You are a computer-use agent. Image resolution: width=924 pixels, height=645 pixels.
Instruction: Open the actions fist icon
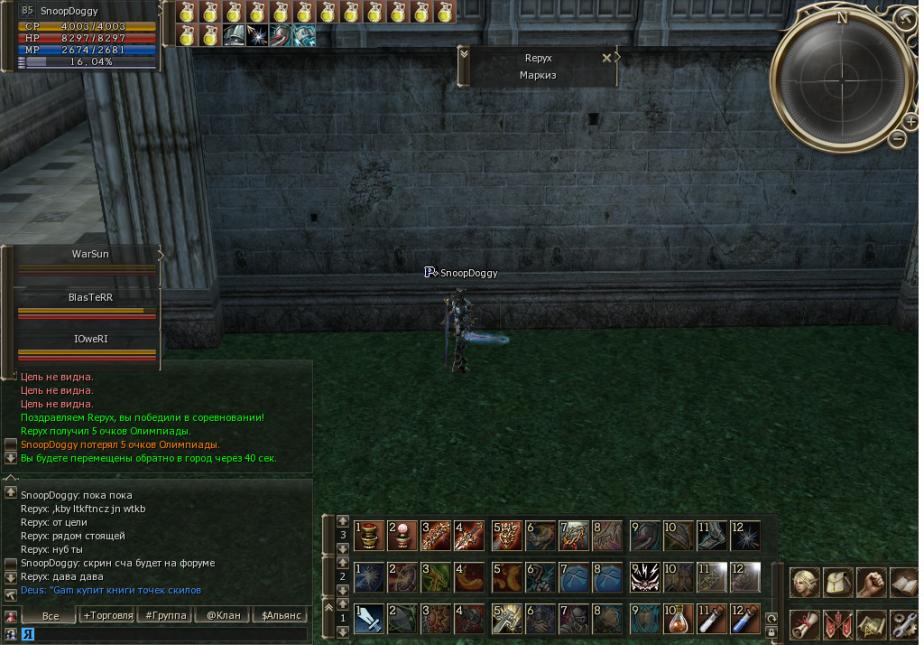click(x=871, y=582)
